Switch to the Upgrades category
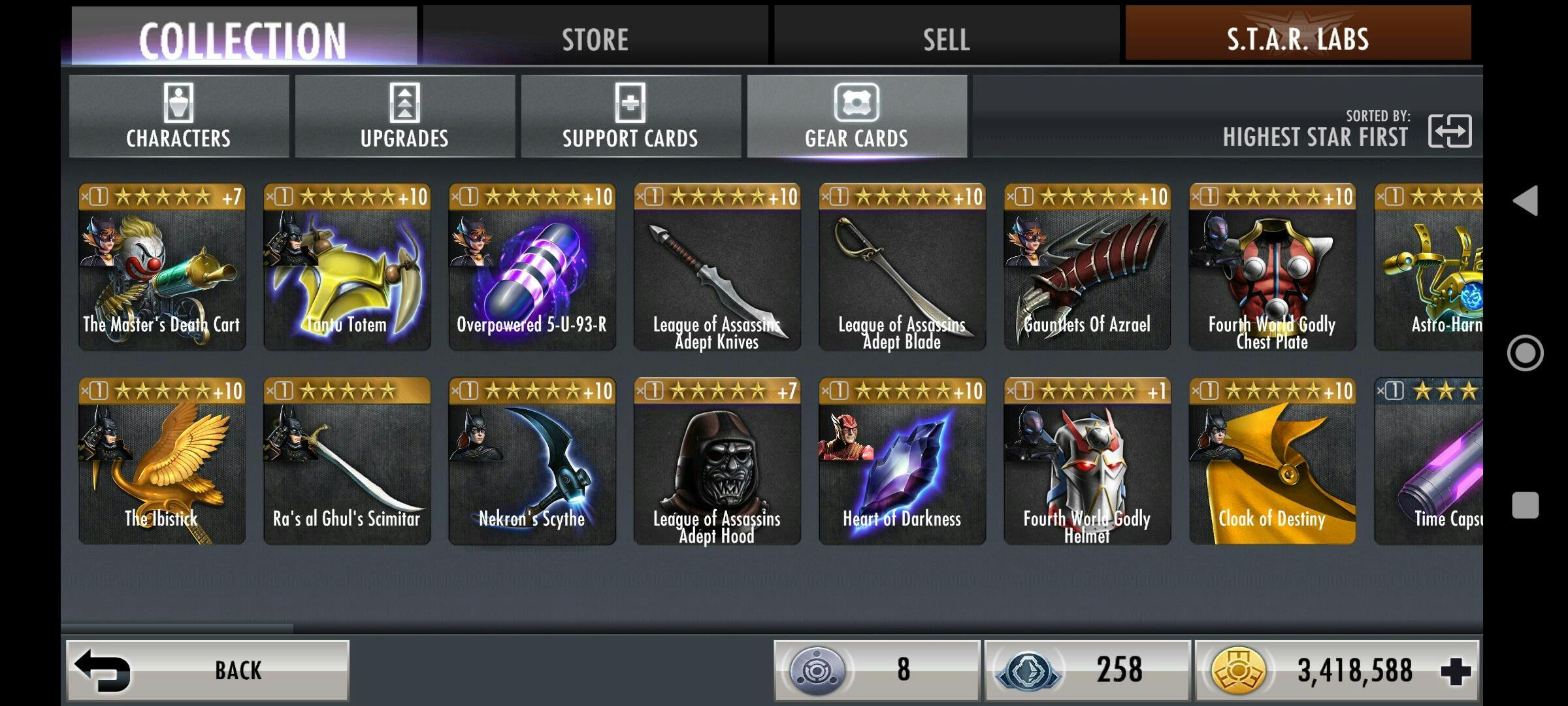 pyautogui.click(x=404, y=116)
